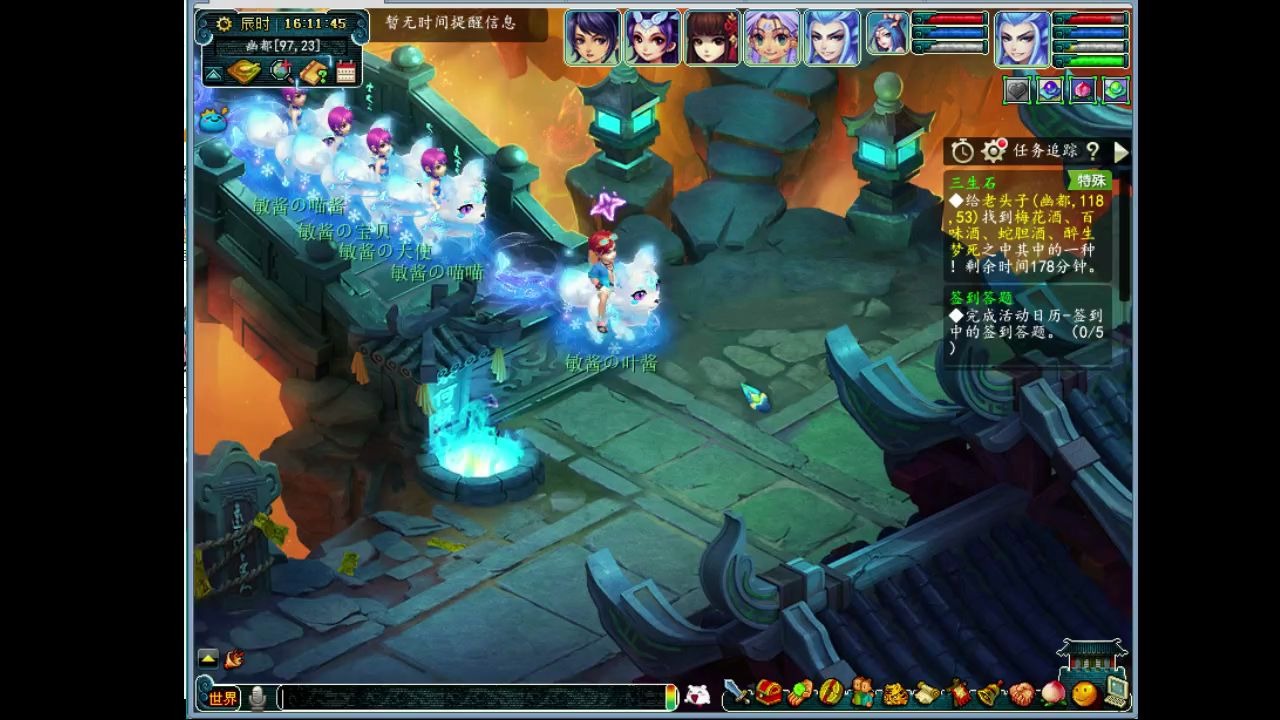This screenshot has height=720, width=1280.
Task: Click the grey heart buff icon
Action: (1017, 90)
